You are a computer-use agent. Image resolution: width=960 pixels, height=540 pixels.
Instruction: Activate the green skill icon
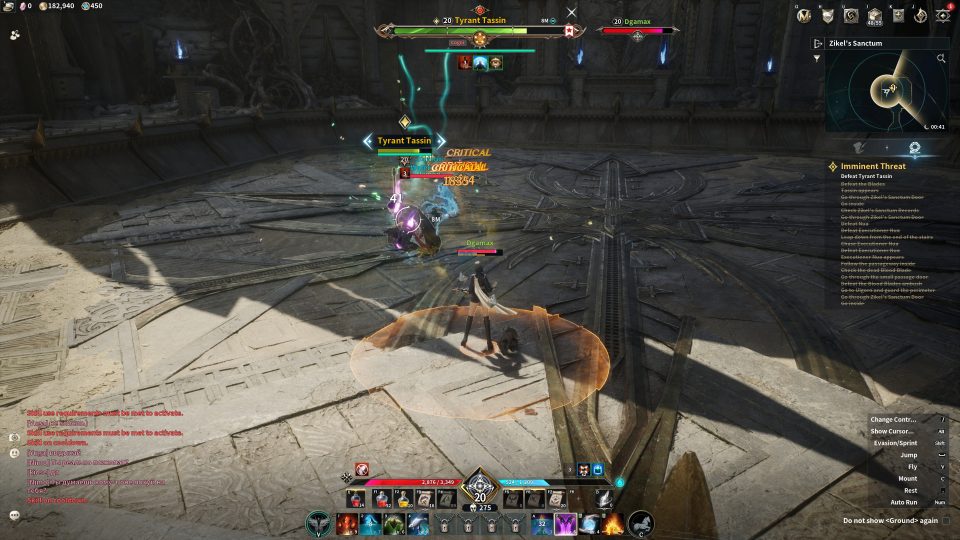[394, 523]
